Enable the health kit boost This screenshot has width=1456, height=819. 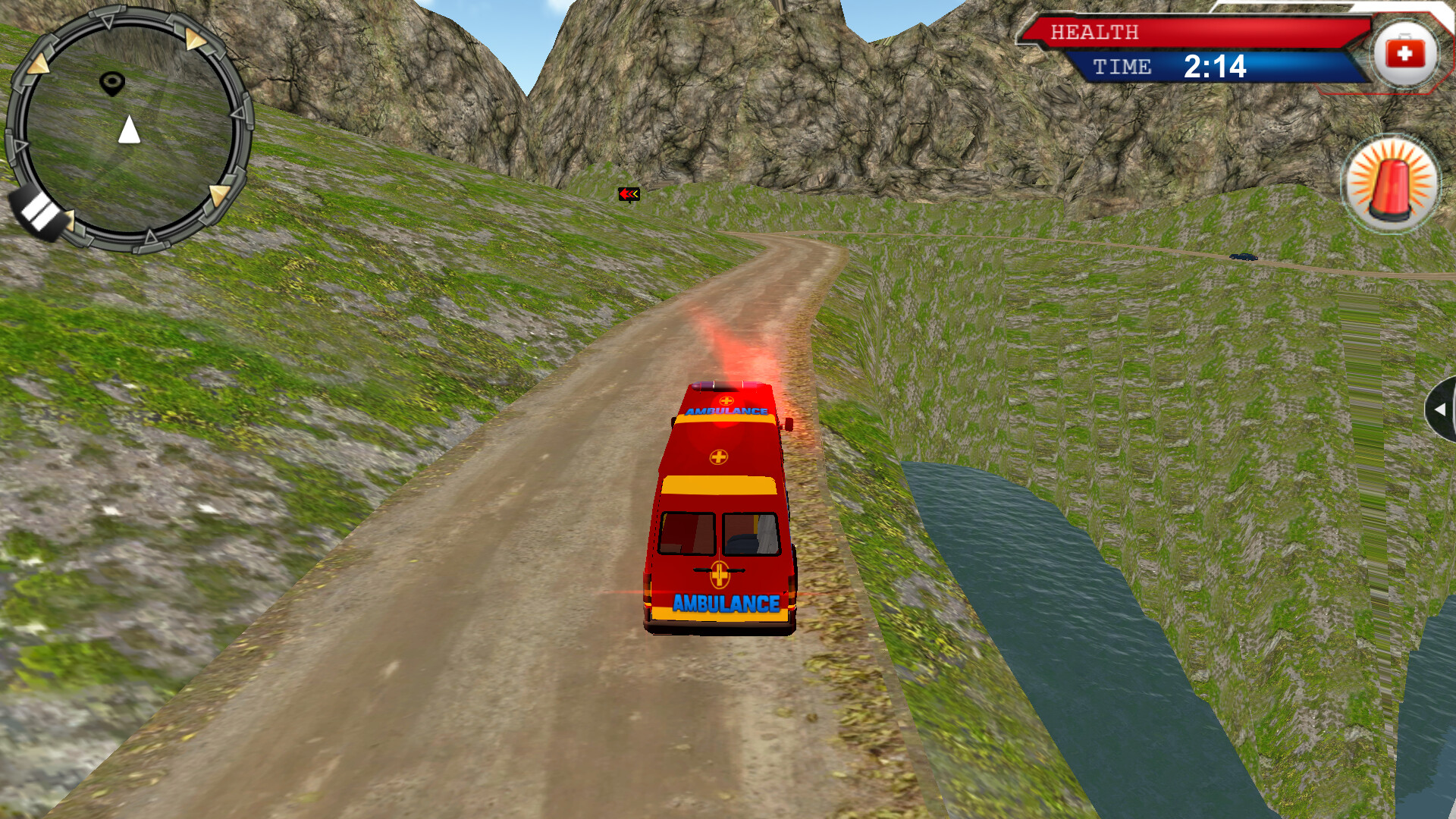coord(1407,53)
